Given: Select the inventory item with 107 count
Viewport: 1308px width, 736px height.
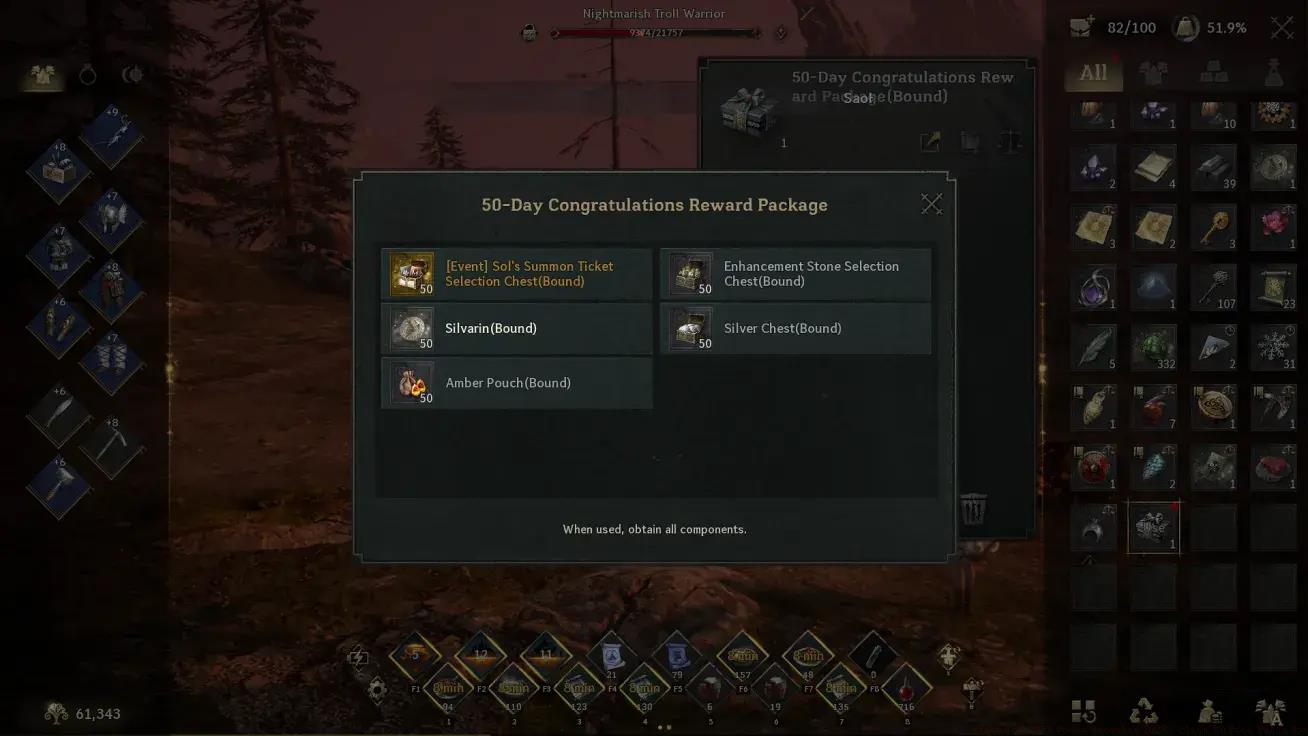Looking at the screenshot, I should [x=1213, y=287].
